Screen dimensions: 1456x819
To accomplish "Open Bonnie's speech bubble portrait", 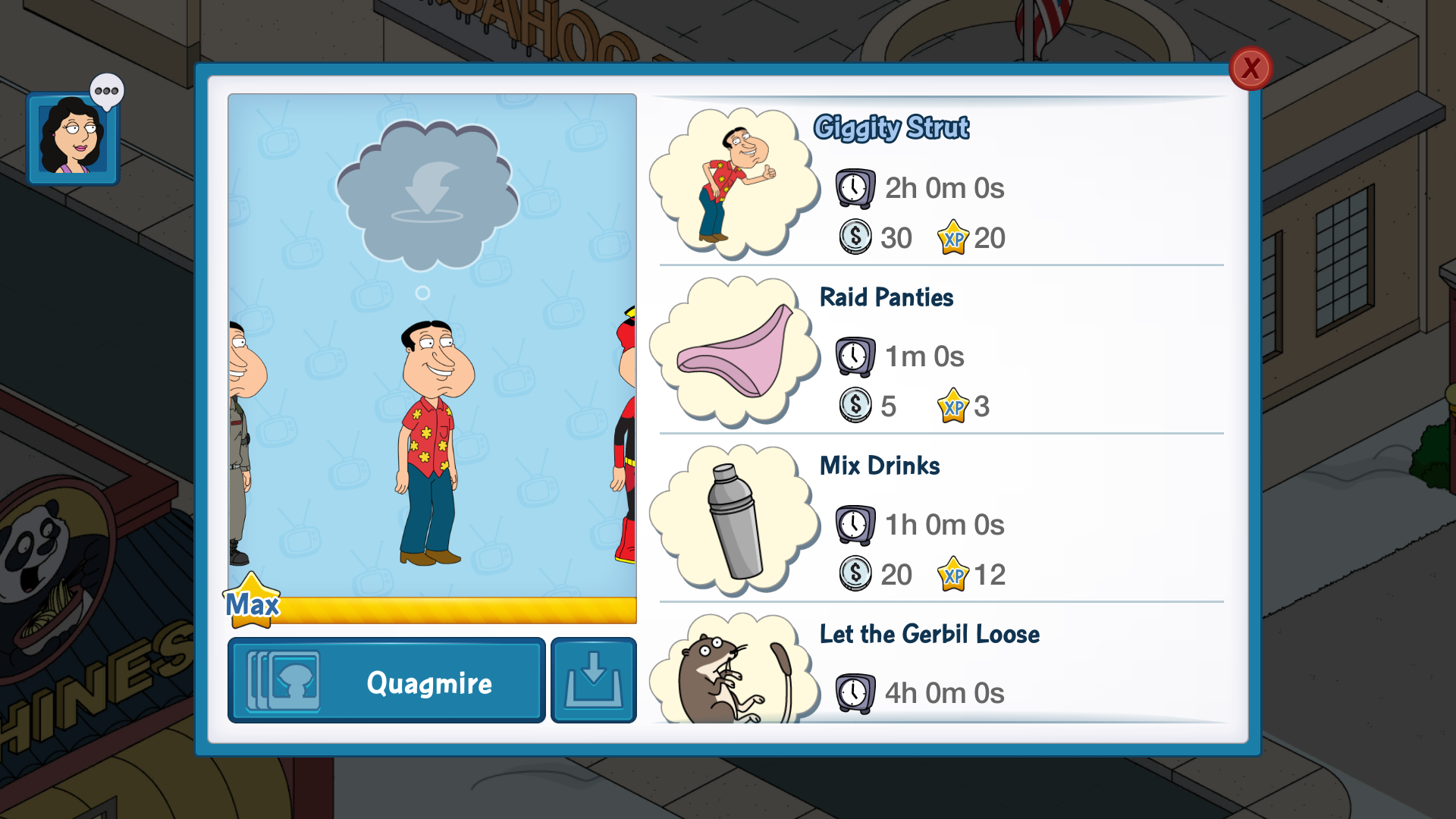I will pyautogui.click(x=74, y=138).
